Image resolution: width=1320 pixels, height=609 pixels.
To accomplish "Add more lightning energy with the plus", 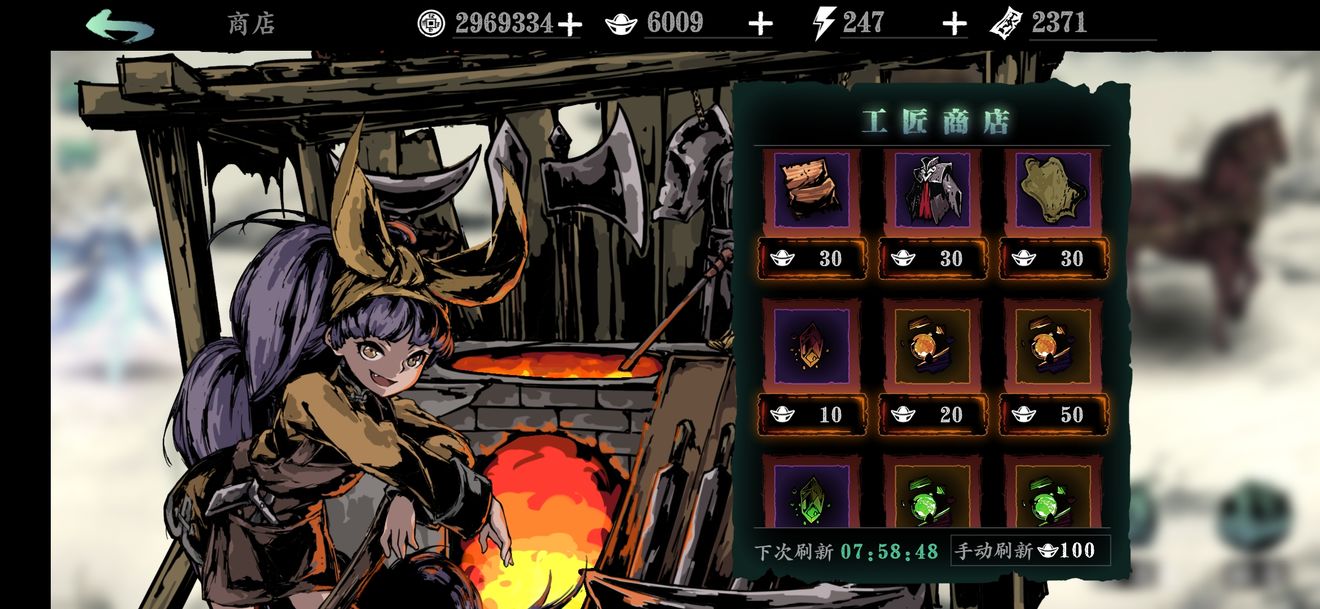I will [954, 24].
